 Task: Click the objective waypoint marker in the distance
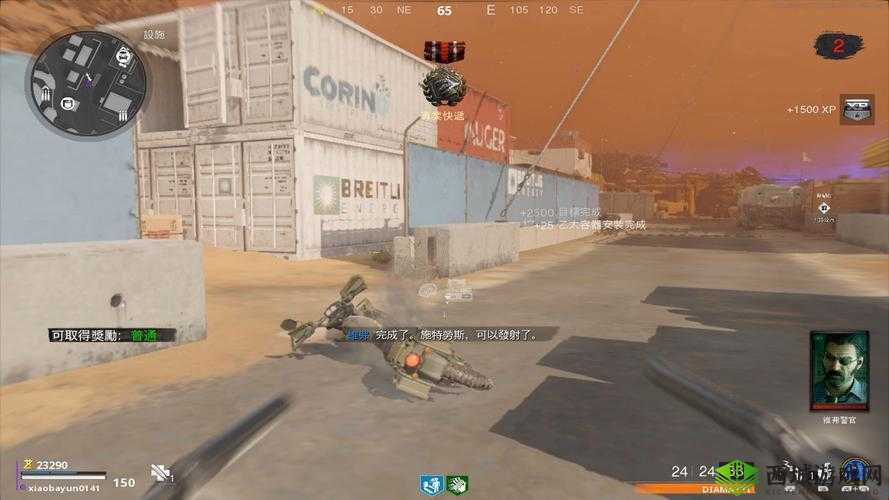pyautogui.click(x=823, y=207)
